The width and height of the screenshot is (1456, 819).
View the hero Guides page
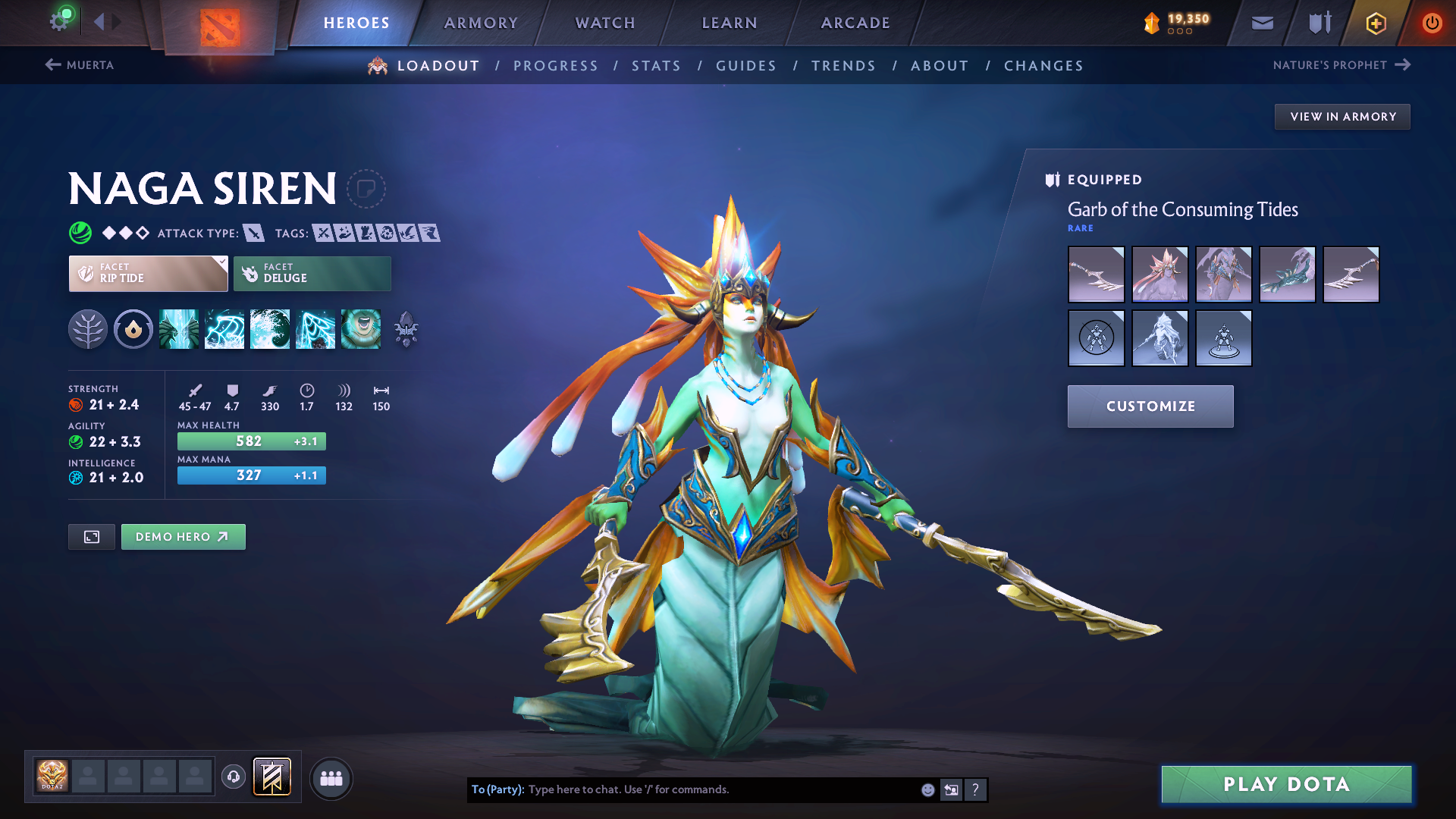pos(746,66)
